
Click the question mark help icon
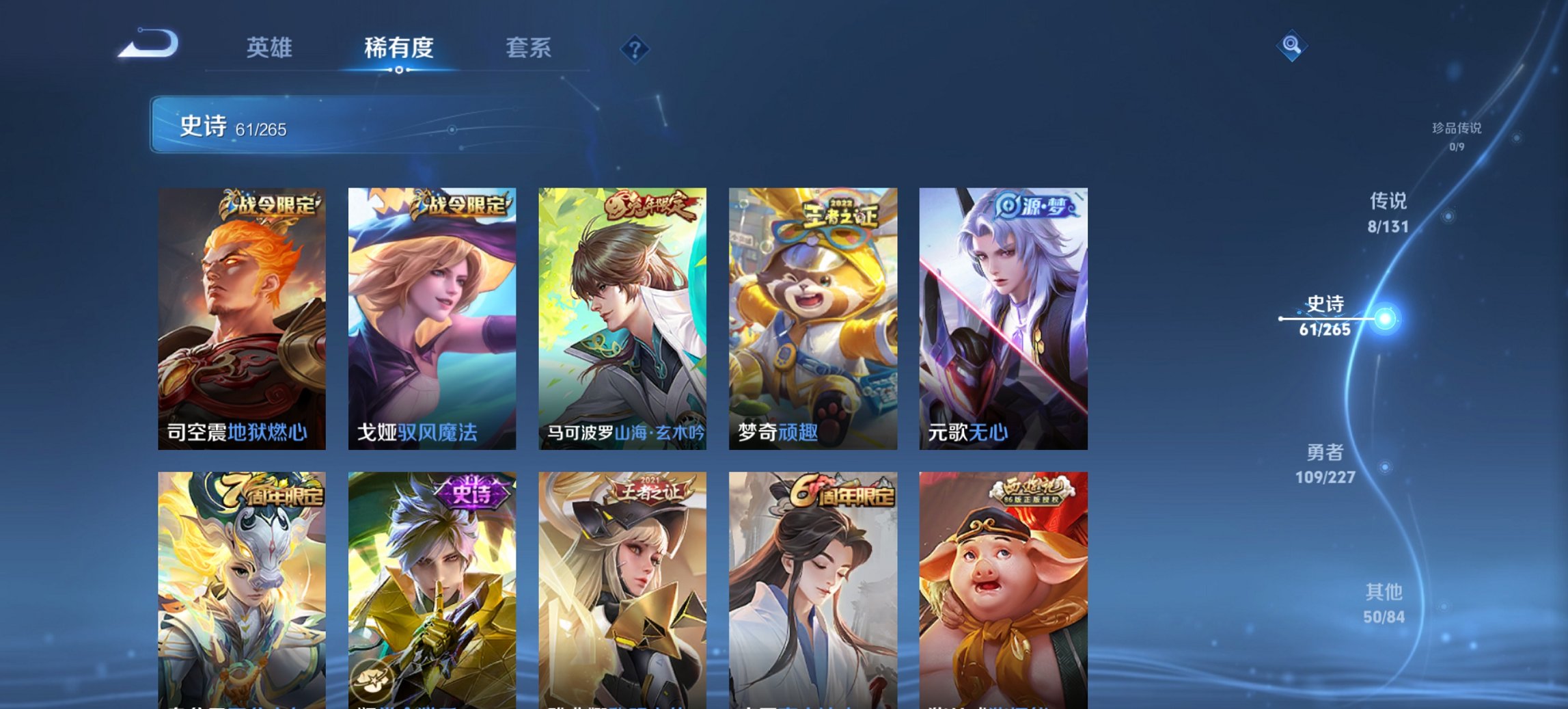coord(634,48)
